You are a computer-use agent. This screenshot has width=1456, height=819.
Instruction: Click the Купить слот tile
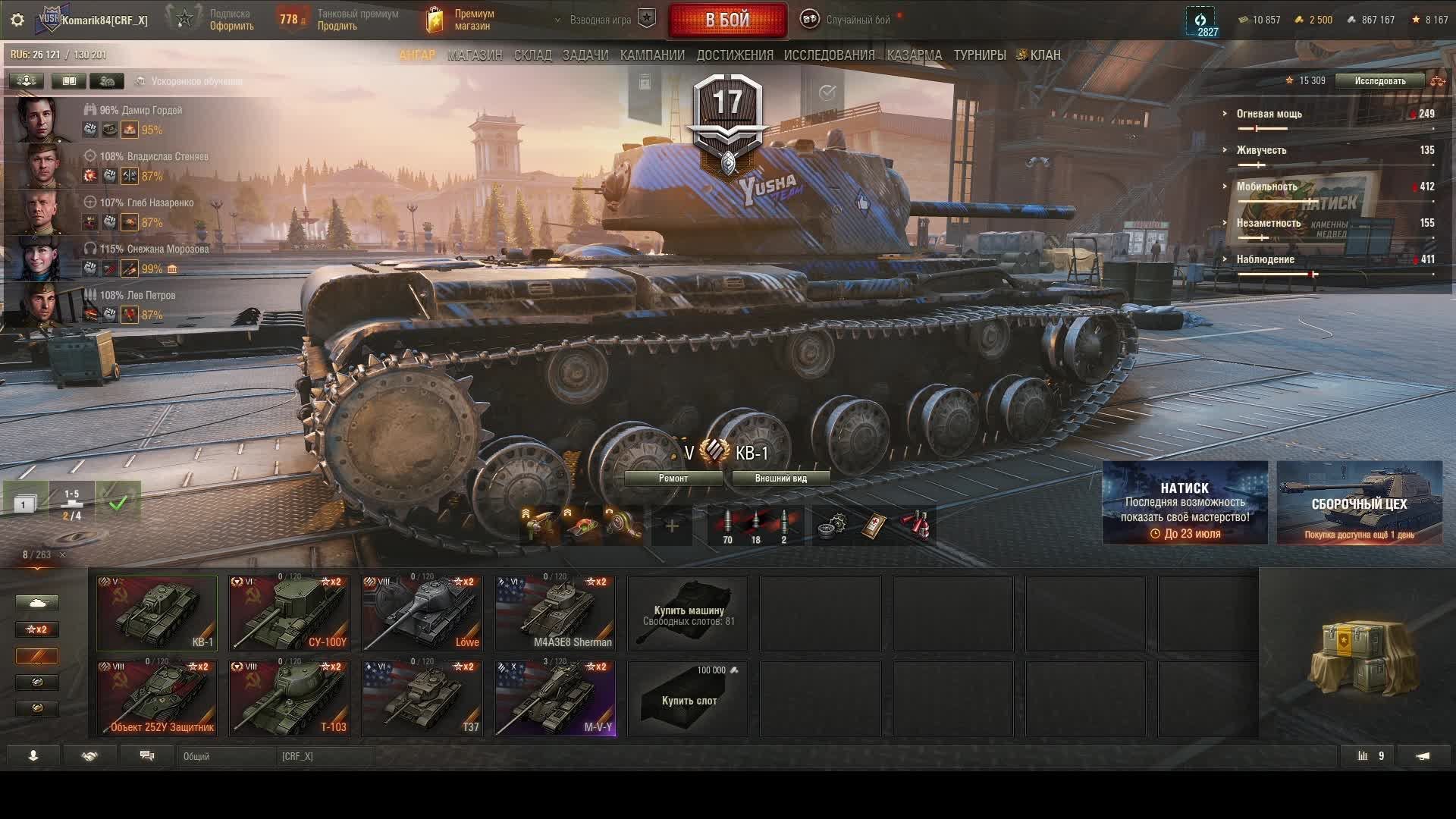[688, 698]
